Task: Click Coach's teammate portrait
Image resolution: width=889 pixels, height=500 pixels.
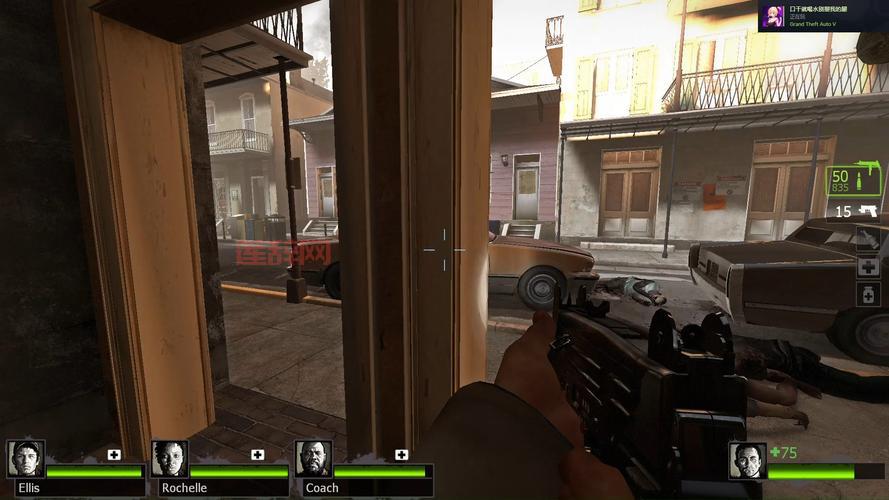Action: 313,459
